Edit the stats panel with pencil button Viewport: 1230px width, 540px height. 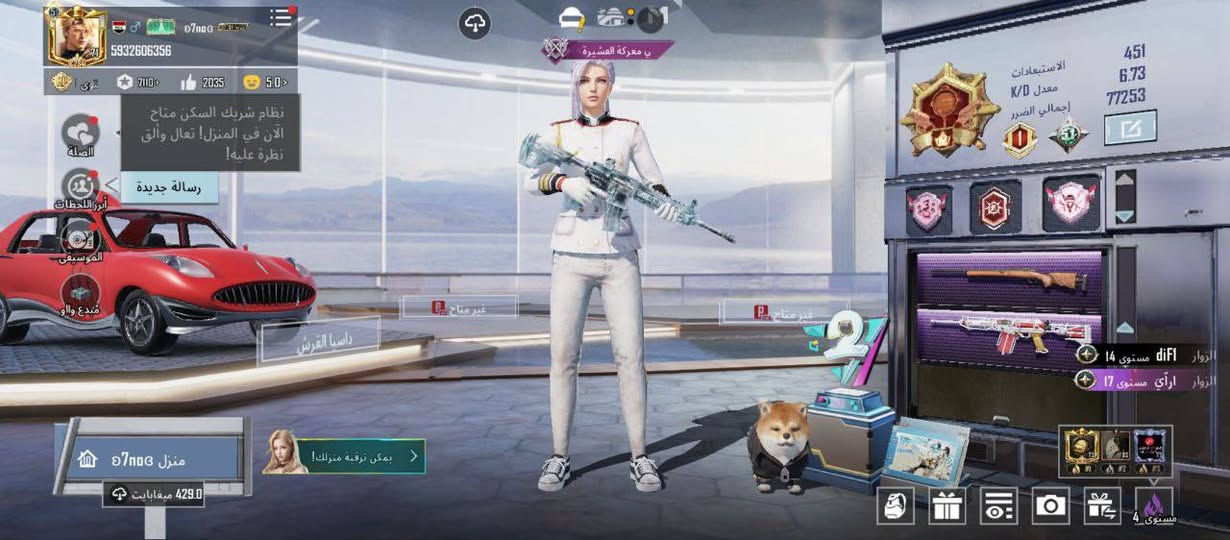pyautogui.click(x=1130, y=127)
